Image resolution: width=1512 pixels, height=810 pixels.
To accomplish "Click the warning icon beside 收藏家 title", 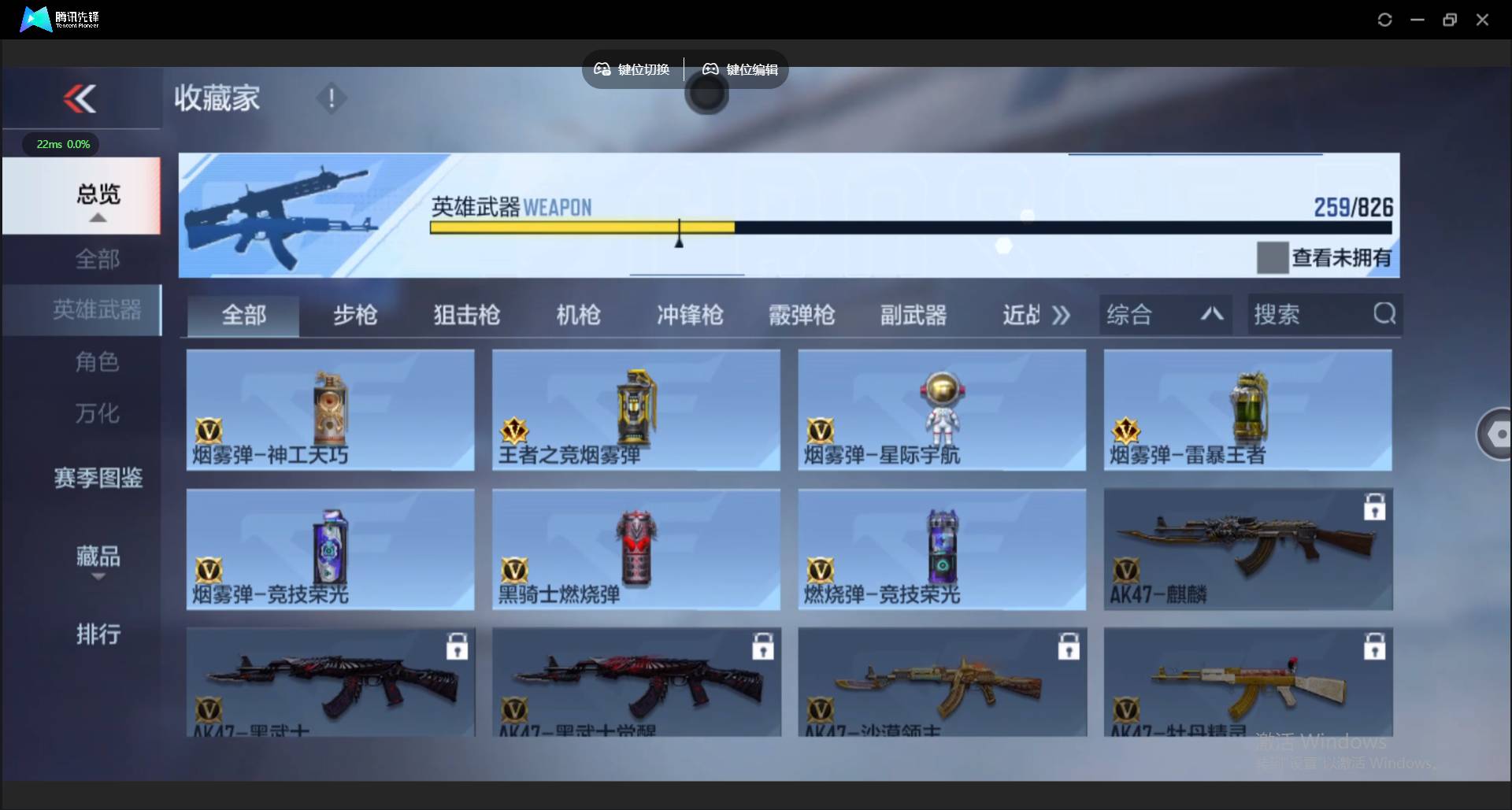I will (x=331, y=98).
